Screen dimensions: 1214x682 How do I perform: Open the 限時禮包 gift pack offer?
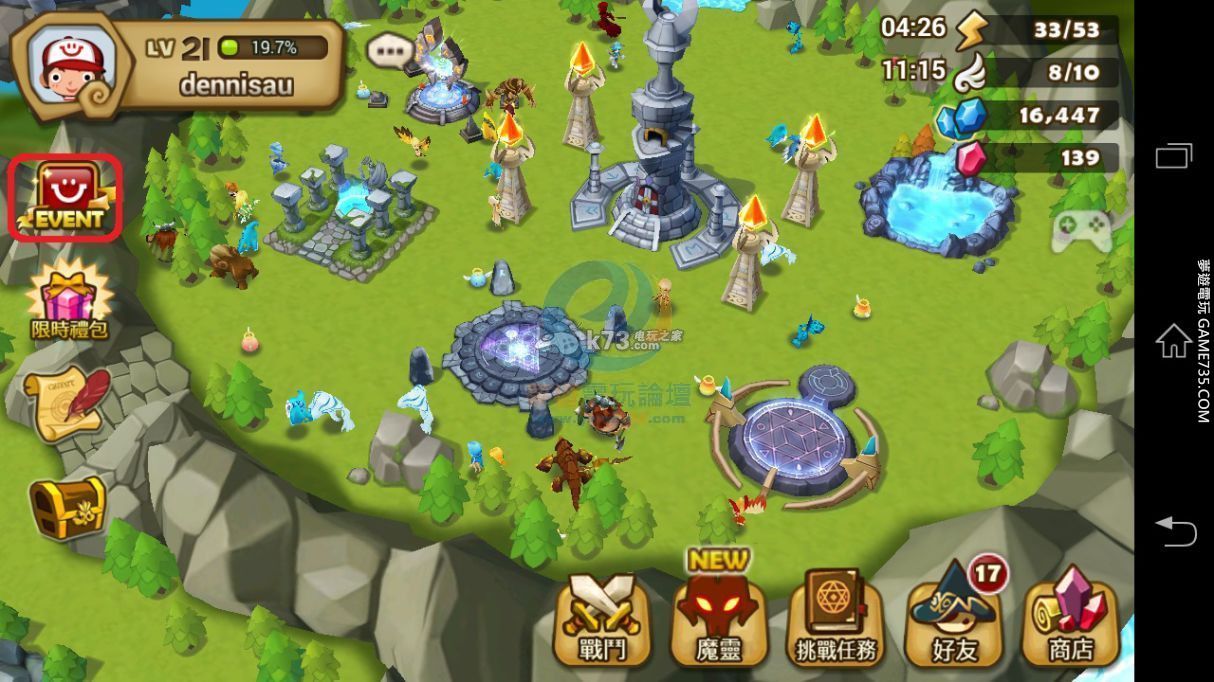click(69, 297)
